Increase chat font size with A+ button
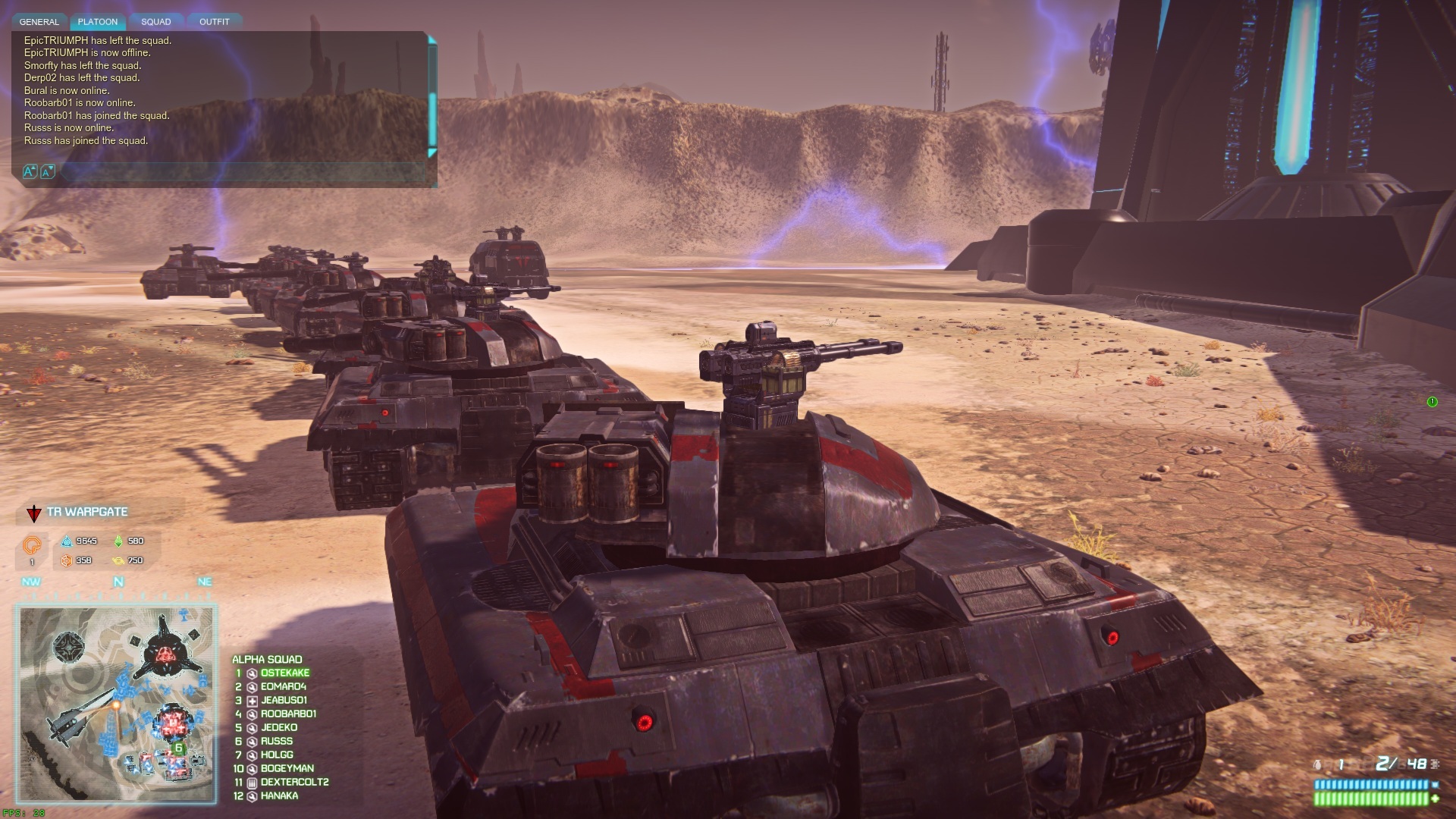1456x819 pixels. (30, 172)
